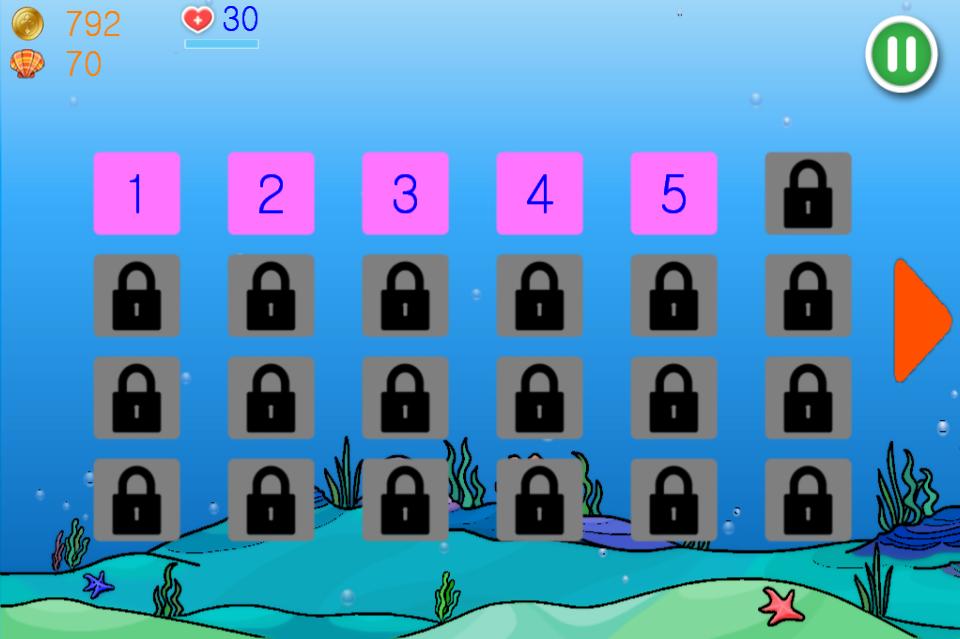Select level 1 tile

pos(136,193)
